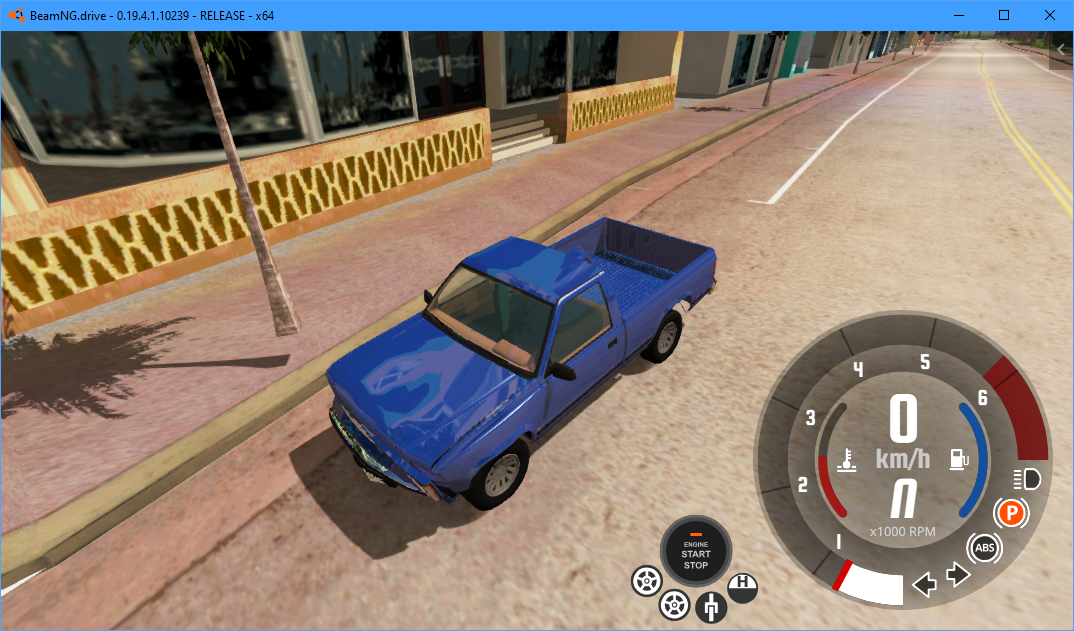
Task: Activate the shifter fork icon button
Action: coord(711,606)
